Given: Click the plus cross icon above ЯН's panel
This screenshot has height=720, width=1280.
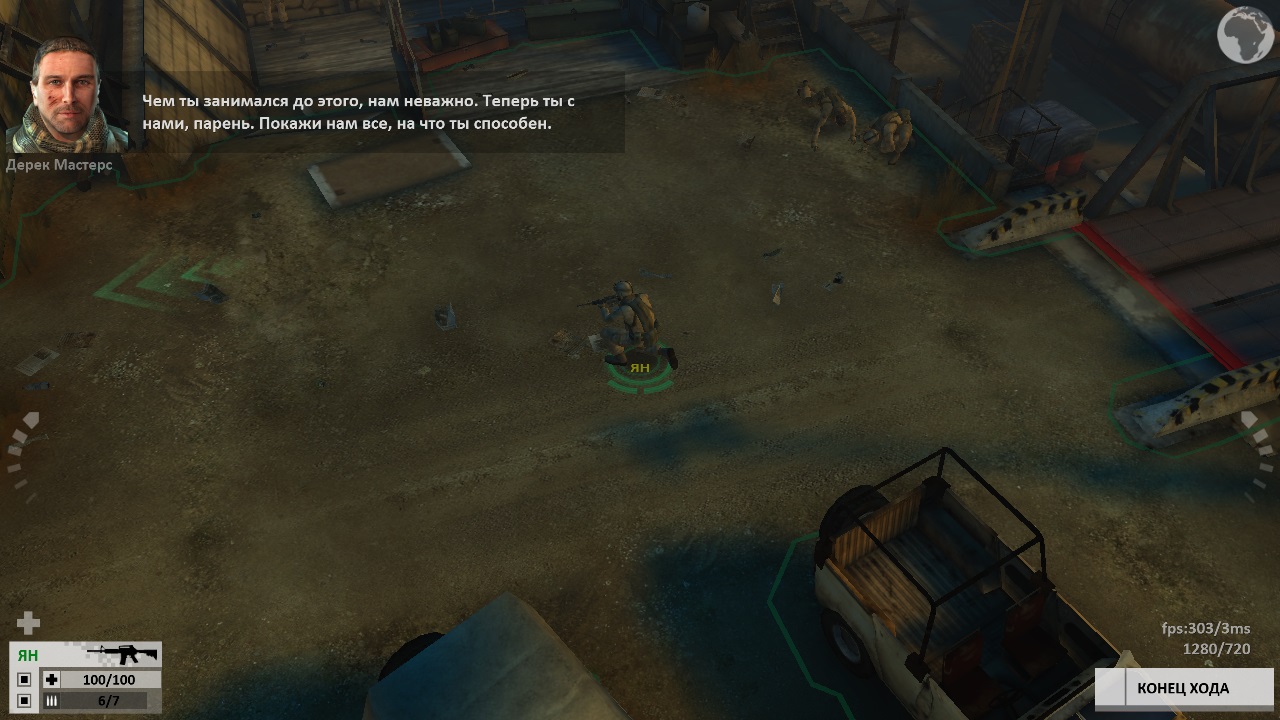Looking at the screenshot, I should [28, 624].
